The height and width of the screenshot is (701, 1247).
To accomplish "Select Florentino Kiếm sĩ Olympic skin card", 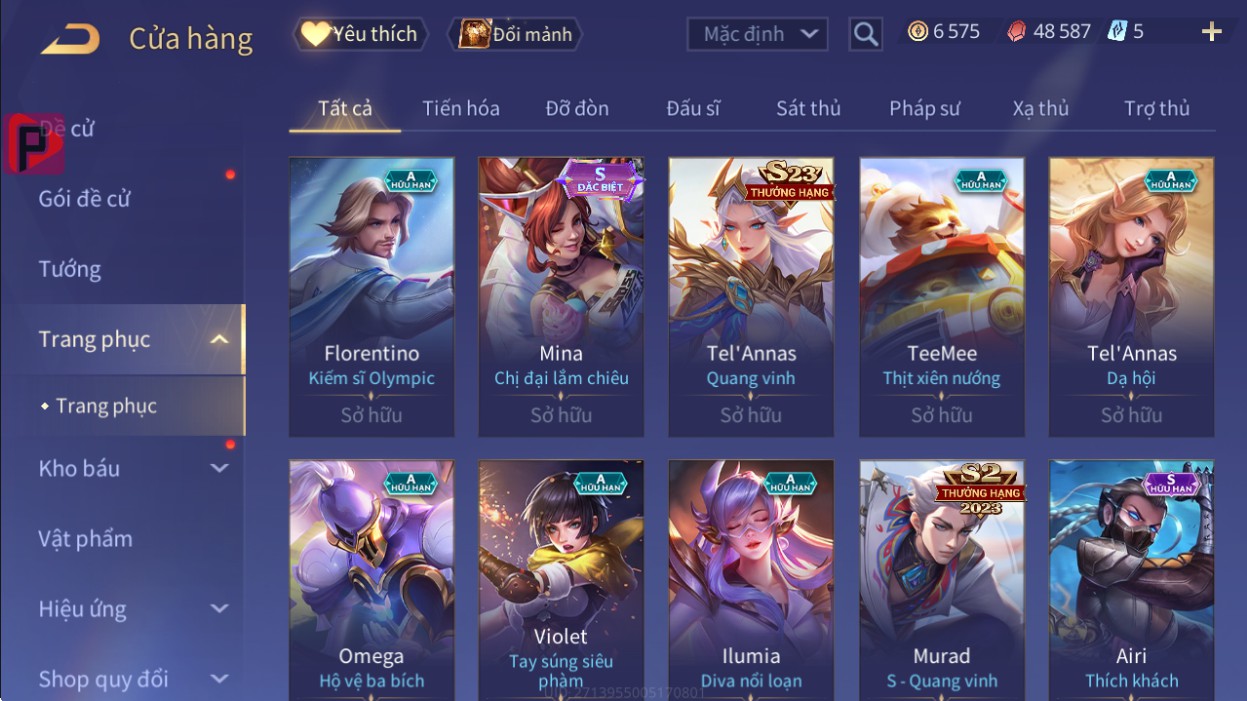I will [371, 296].
